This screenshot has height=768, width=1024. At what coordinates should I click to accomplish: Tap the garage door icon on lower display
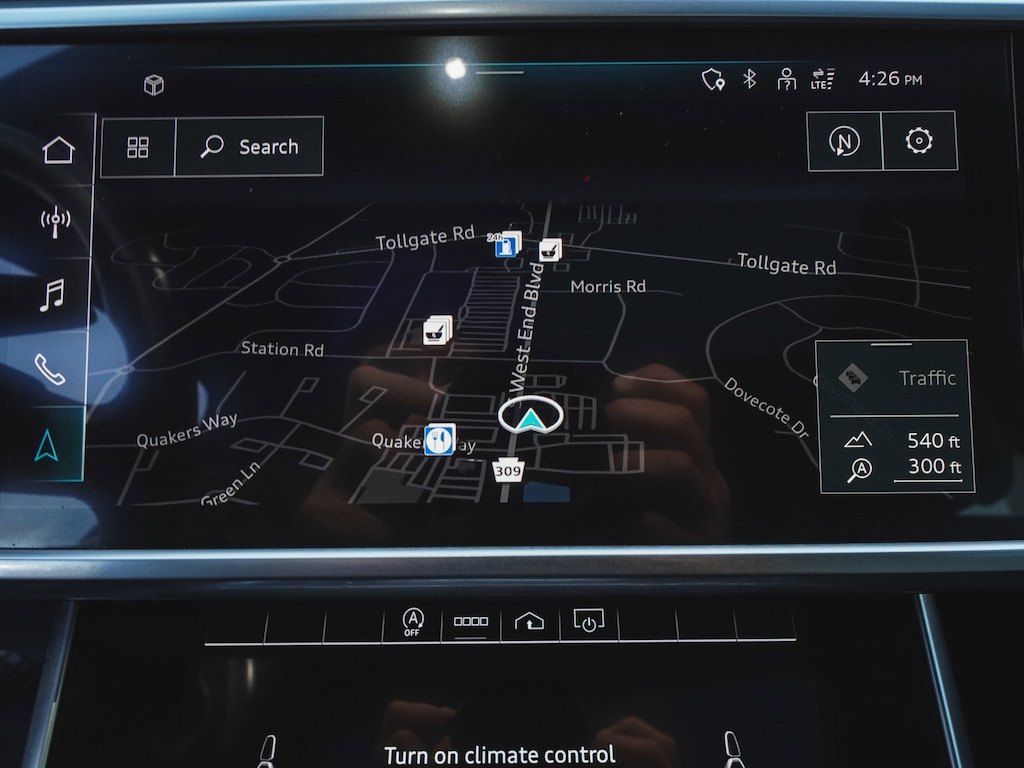point(529,622)
